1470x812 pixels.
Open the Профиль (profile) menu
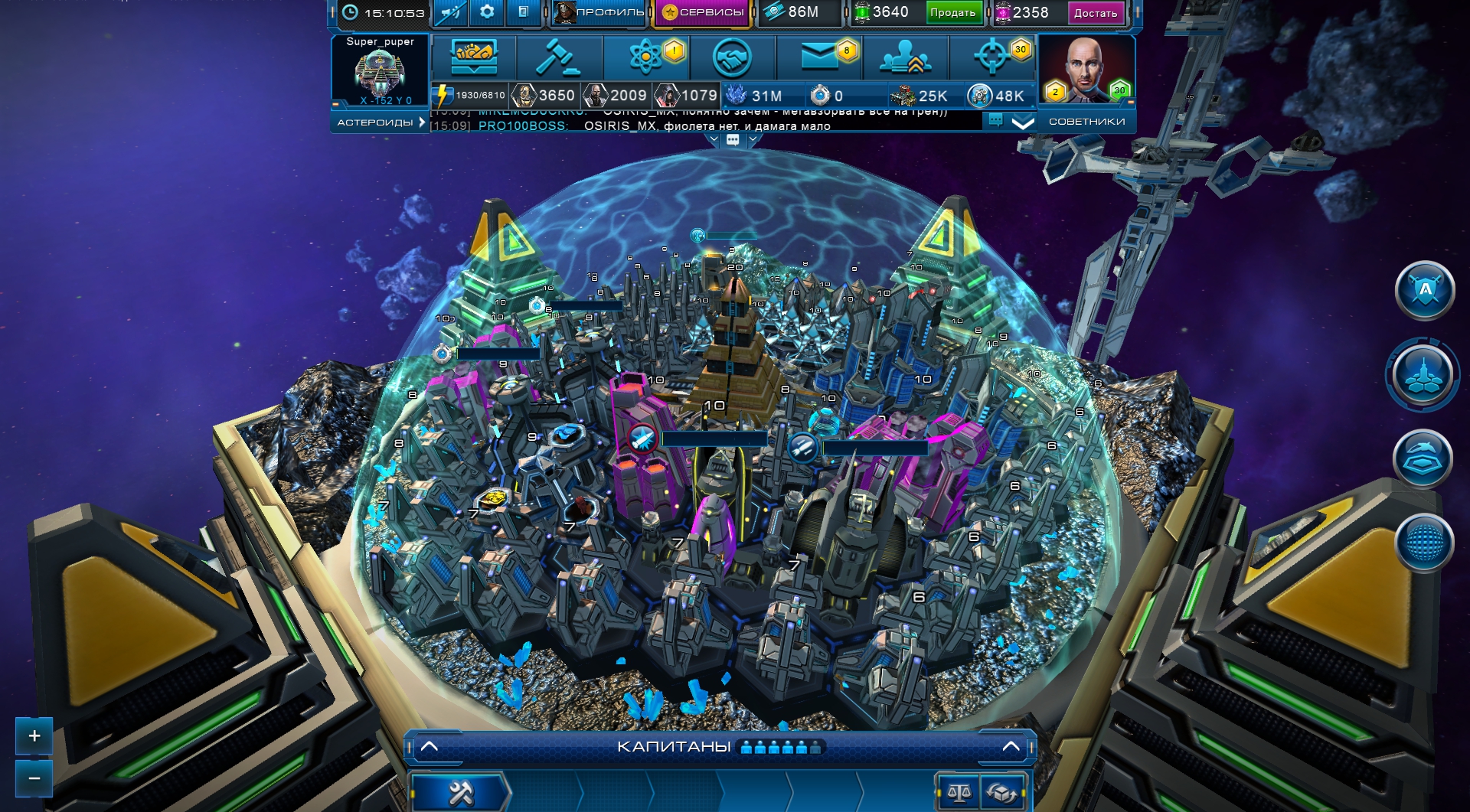pyautogui.click(x=599, y=12)
